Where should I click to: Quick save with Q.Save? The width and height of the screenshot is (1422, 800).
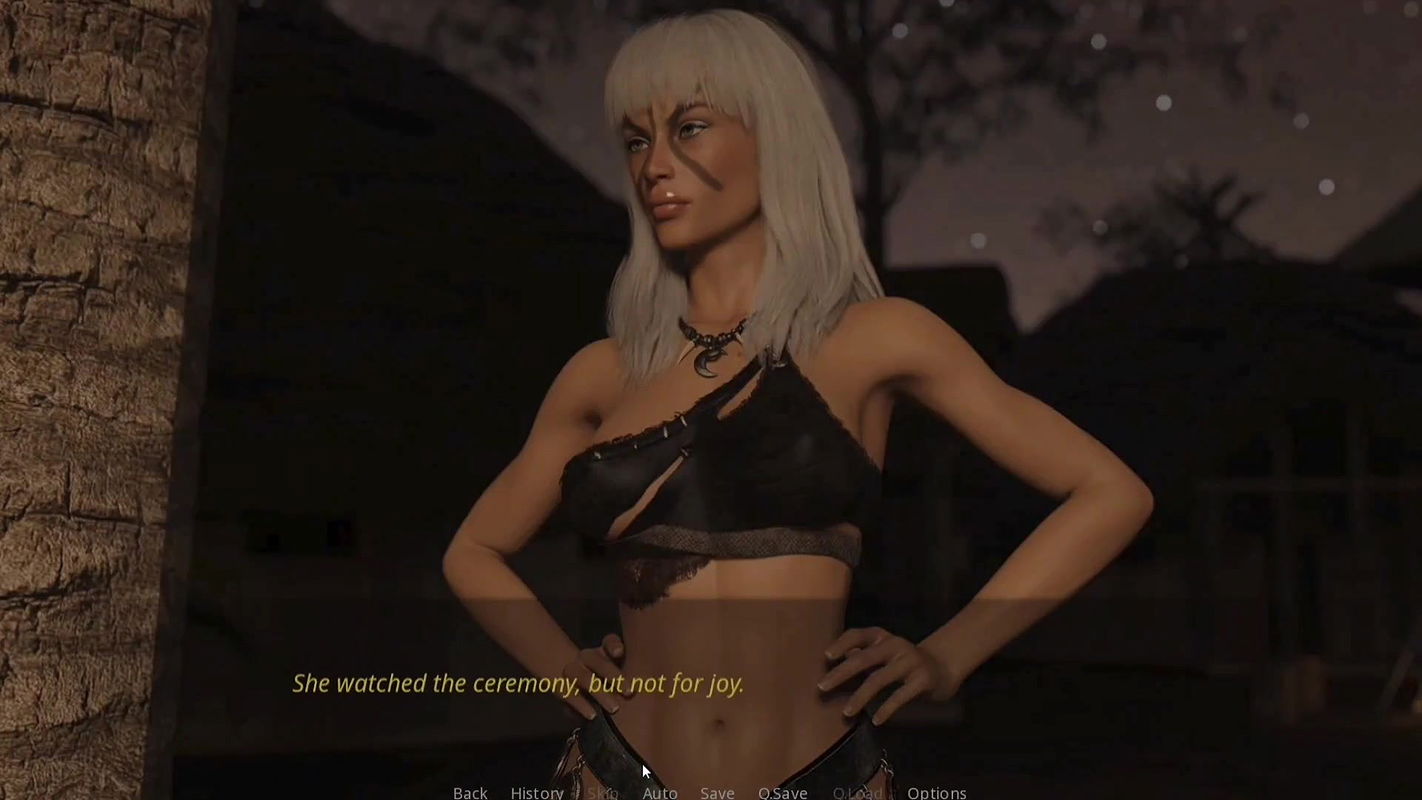(782, 792)
